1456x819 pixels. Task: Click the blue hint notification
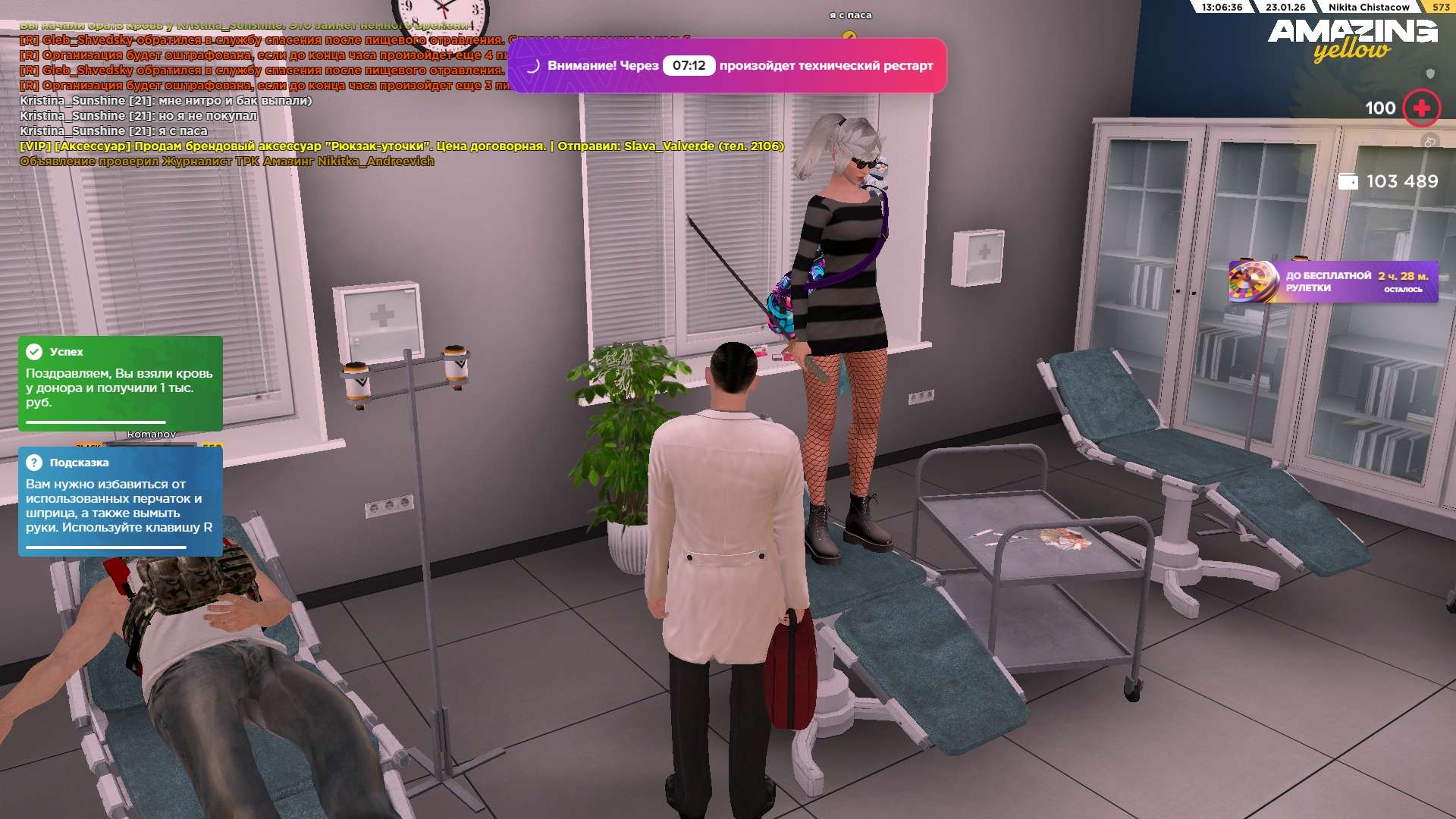point(121,501)
